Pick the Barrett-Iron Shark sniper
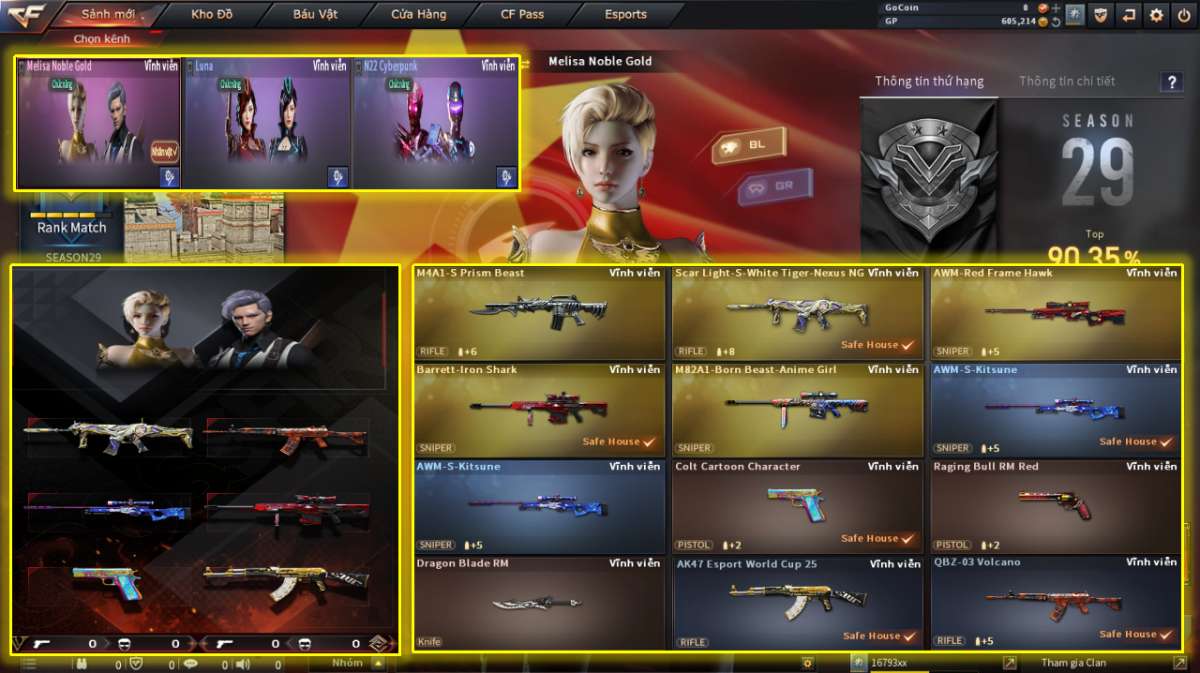1200x673 pixels. (x=539, y=409)
